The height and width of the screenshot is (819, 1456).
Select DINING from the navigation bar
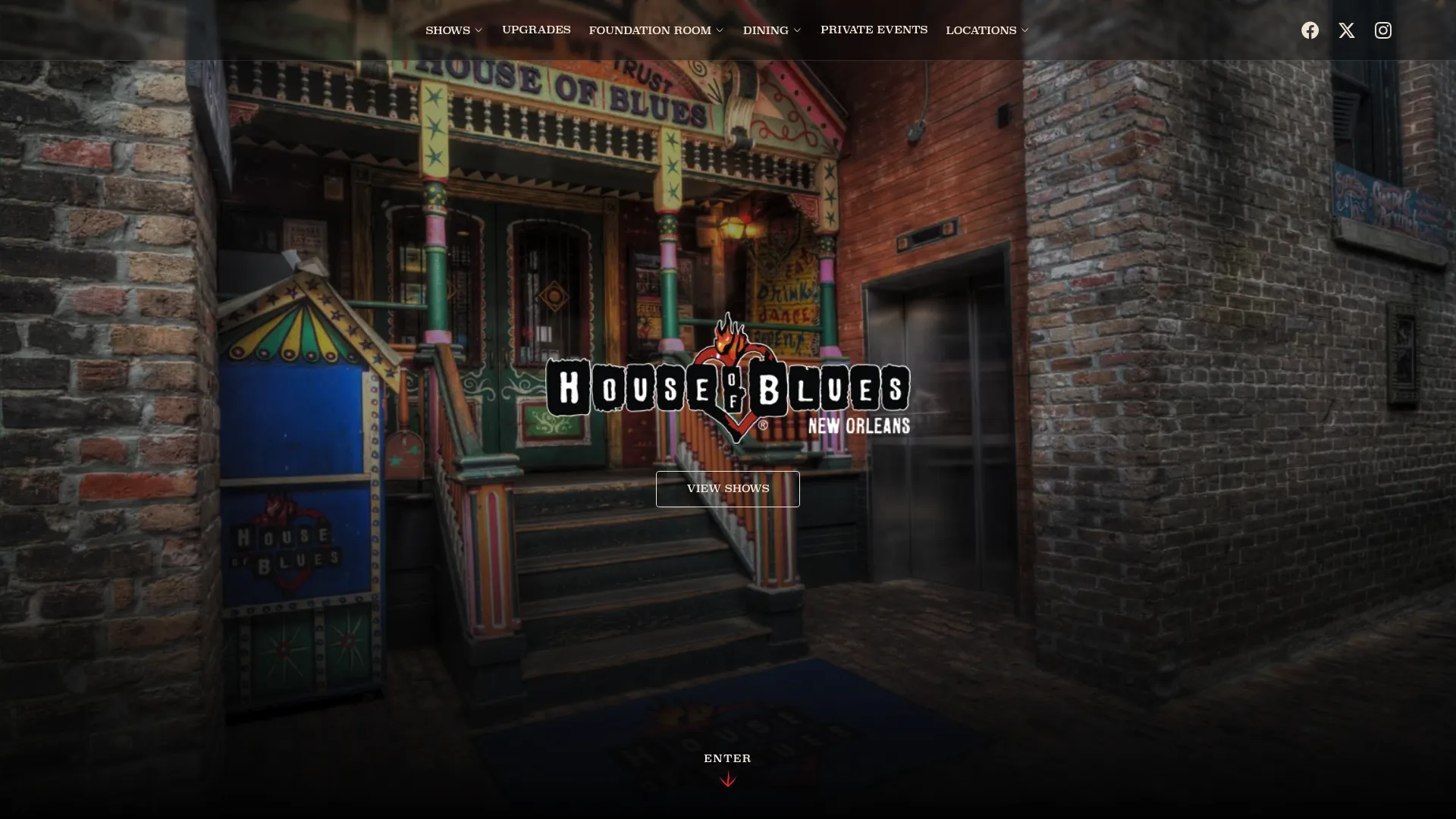(x=766, y=30)
